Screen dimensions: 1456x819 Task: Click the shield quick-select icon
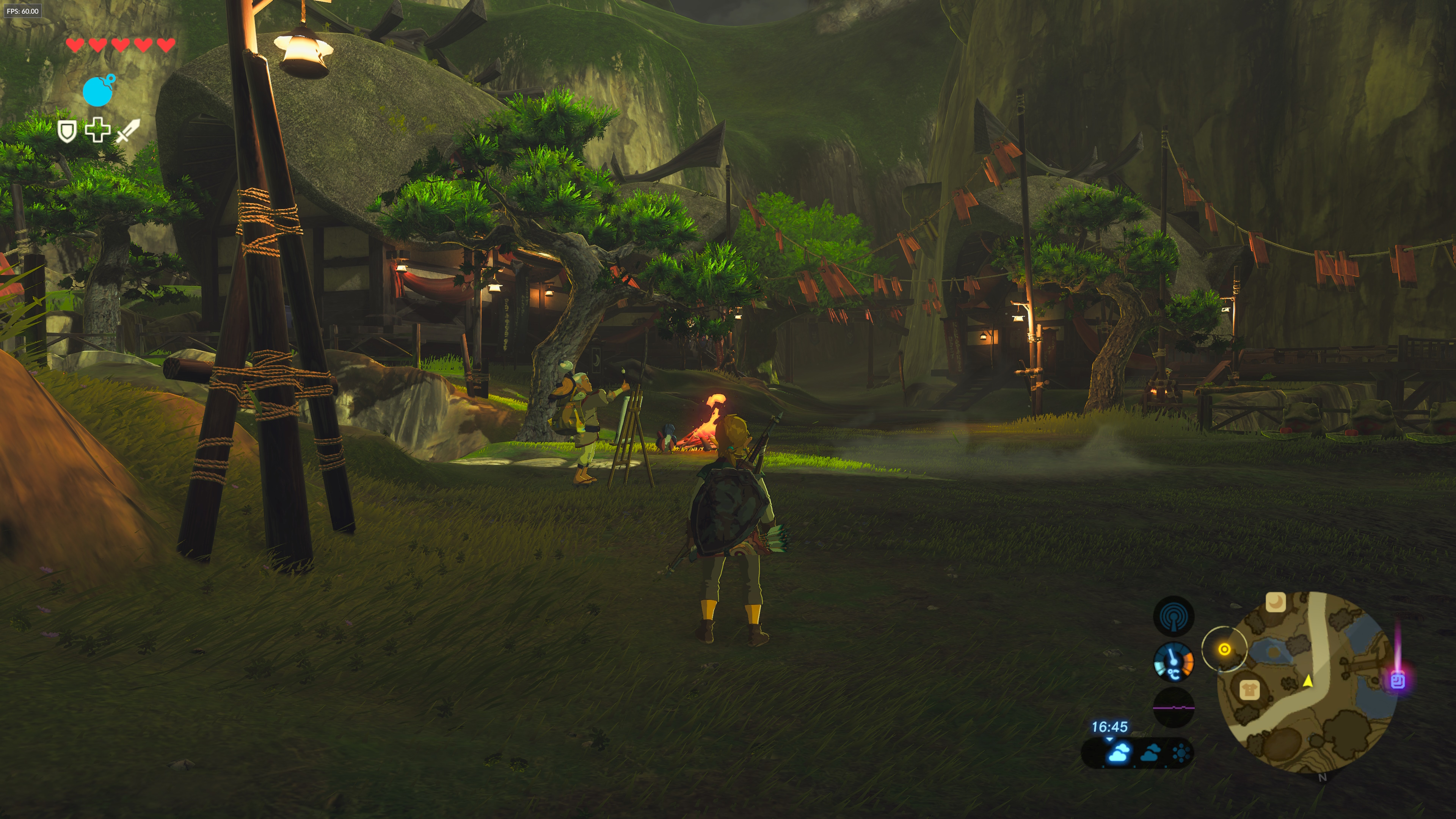pos(67,131)
